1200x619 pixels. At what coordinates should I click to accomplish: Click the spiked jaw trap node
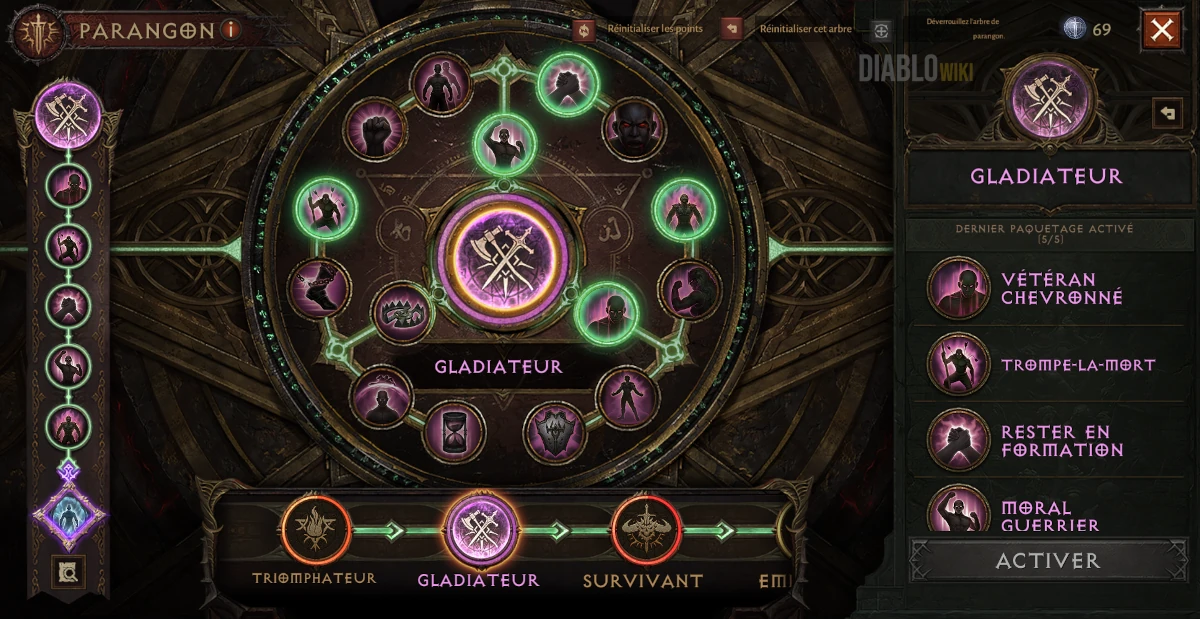(x=403, y=312)
